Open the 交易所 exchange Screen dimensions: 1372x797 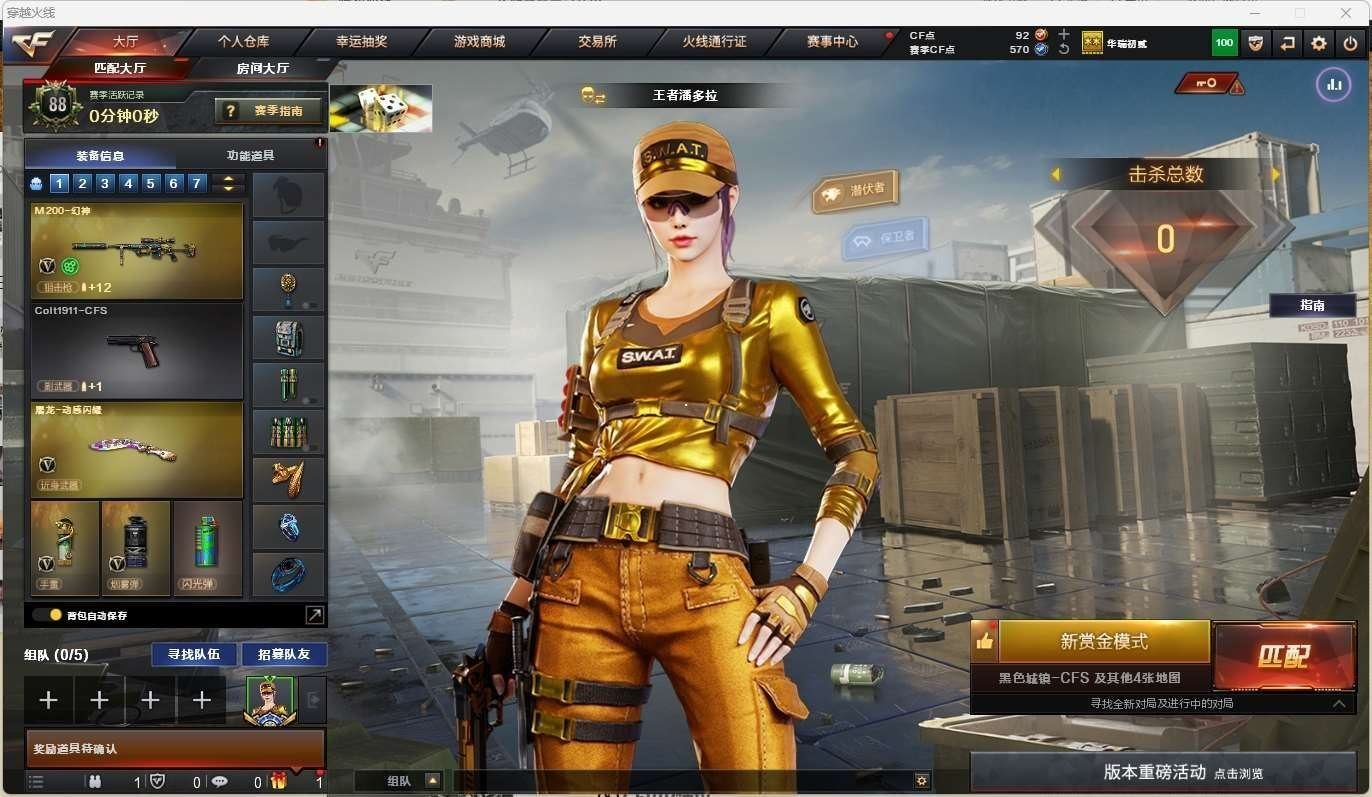597,42
